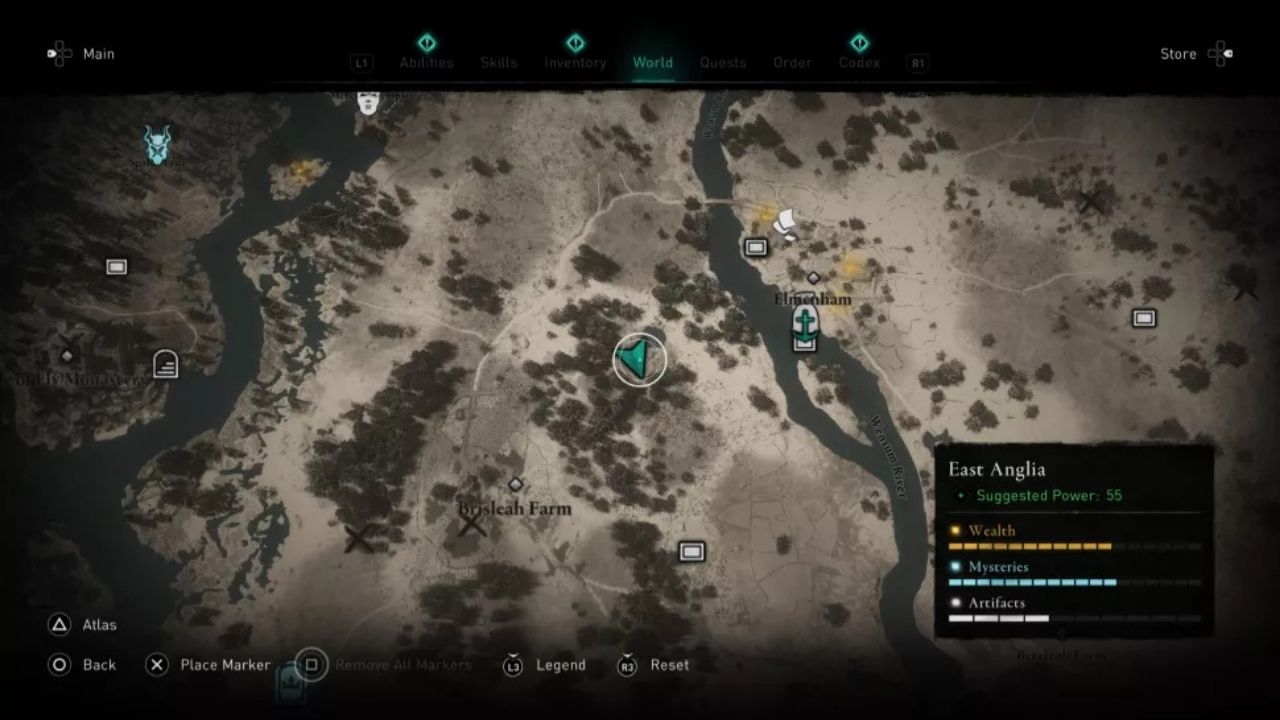The image size is (1280, 720).
Task: Click the player position marker at map center
Action: coord(638,359)
